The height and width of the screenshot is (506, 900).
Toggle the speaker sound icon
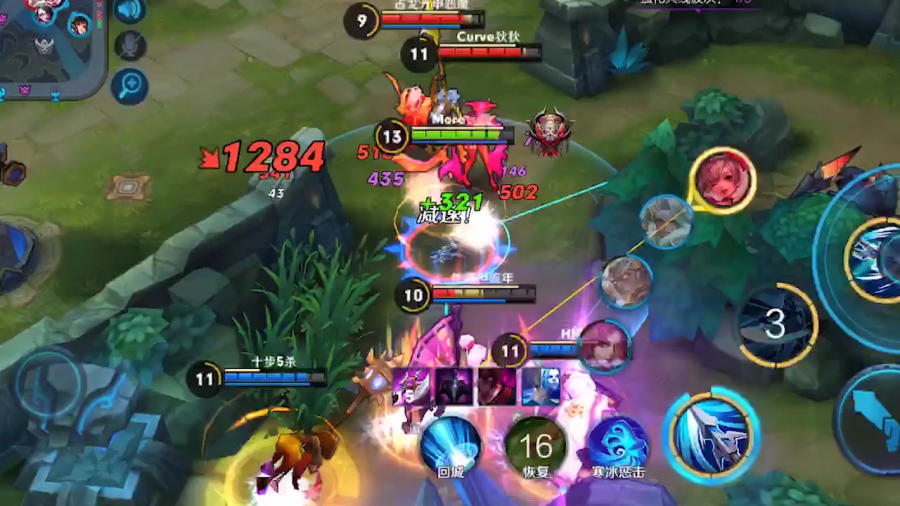(130, 10)
